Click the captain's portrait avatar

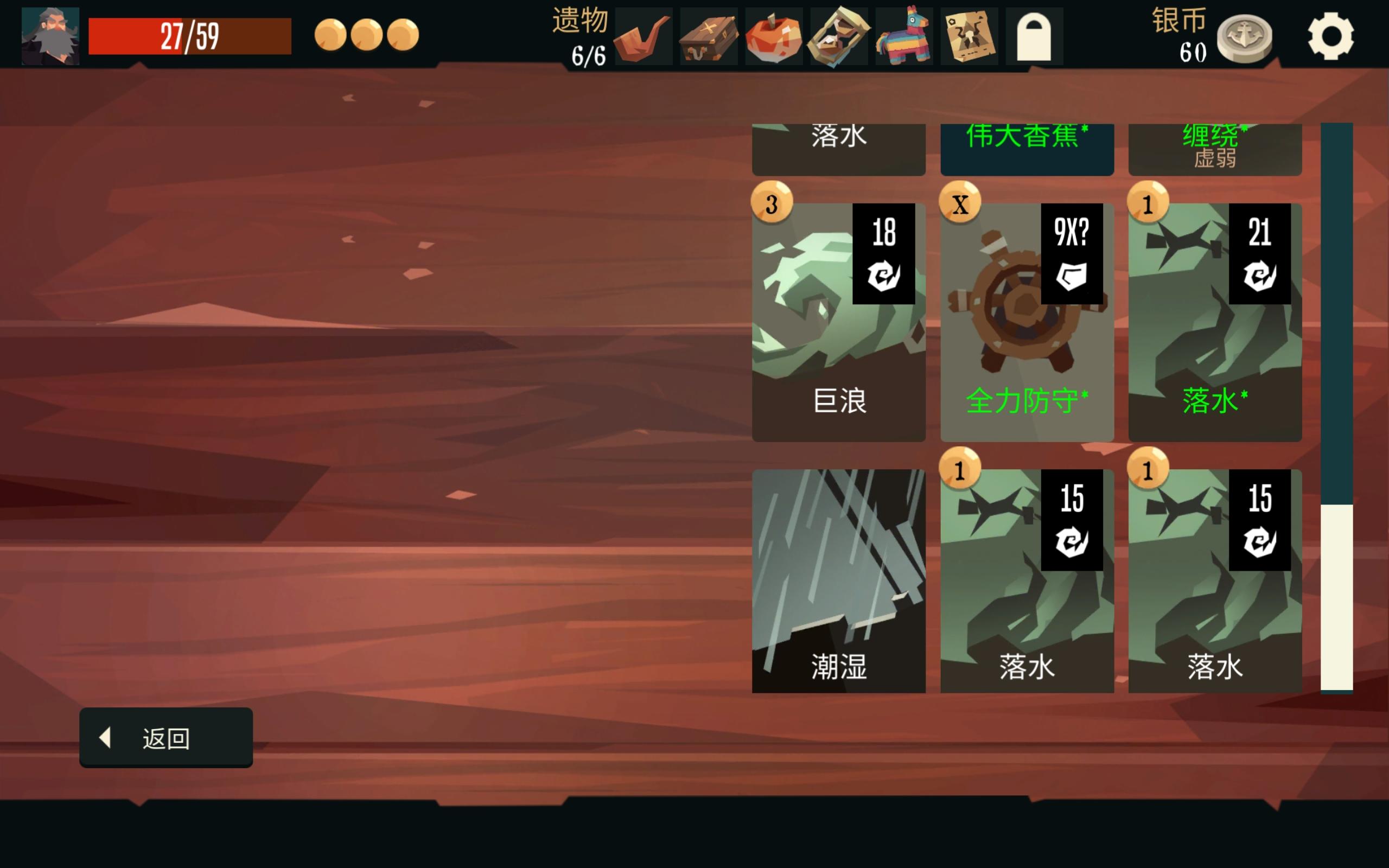[x=49, y=36]
